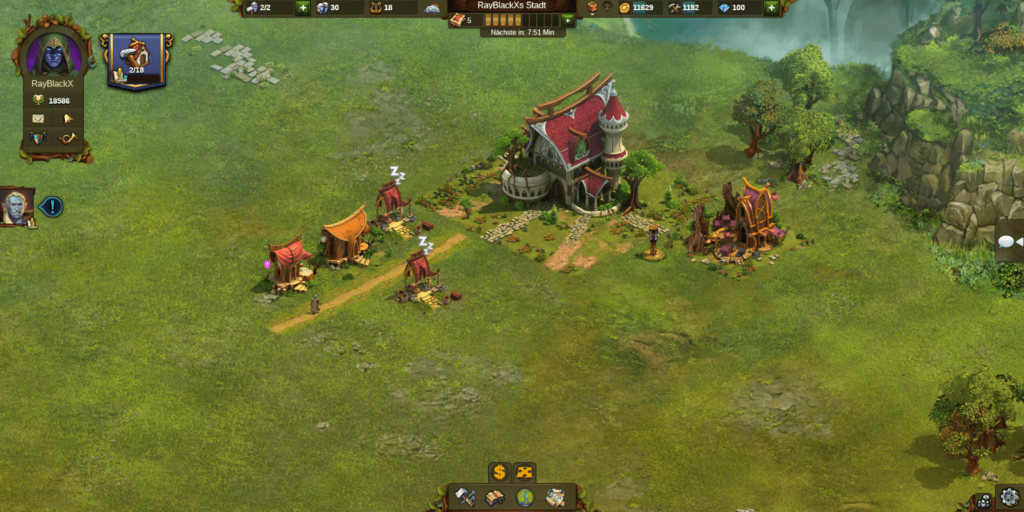The width and height of the screenshot is (1024, 512).
Task: Open the research book icon
Action: 495,496
